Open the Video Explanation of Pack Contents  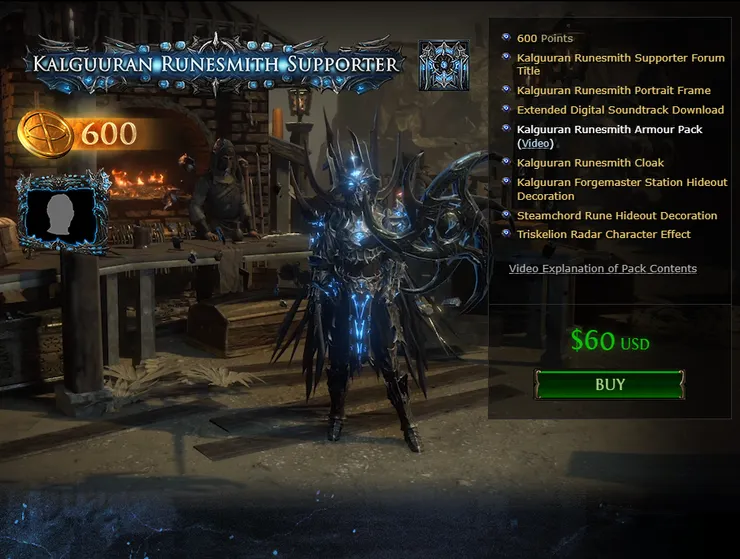(602, 268)
